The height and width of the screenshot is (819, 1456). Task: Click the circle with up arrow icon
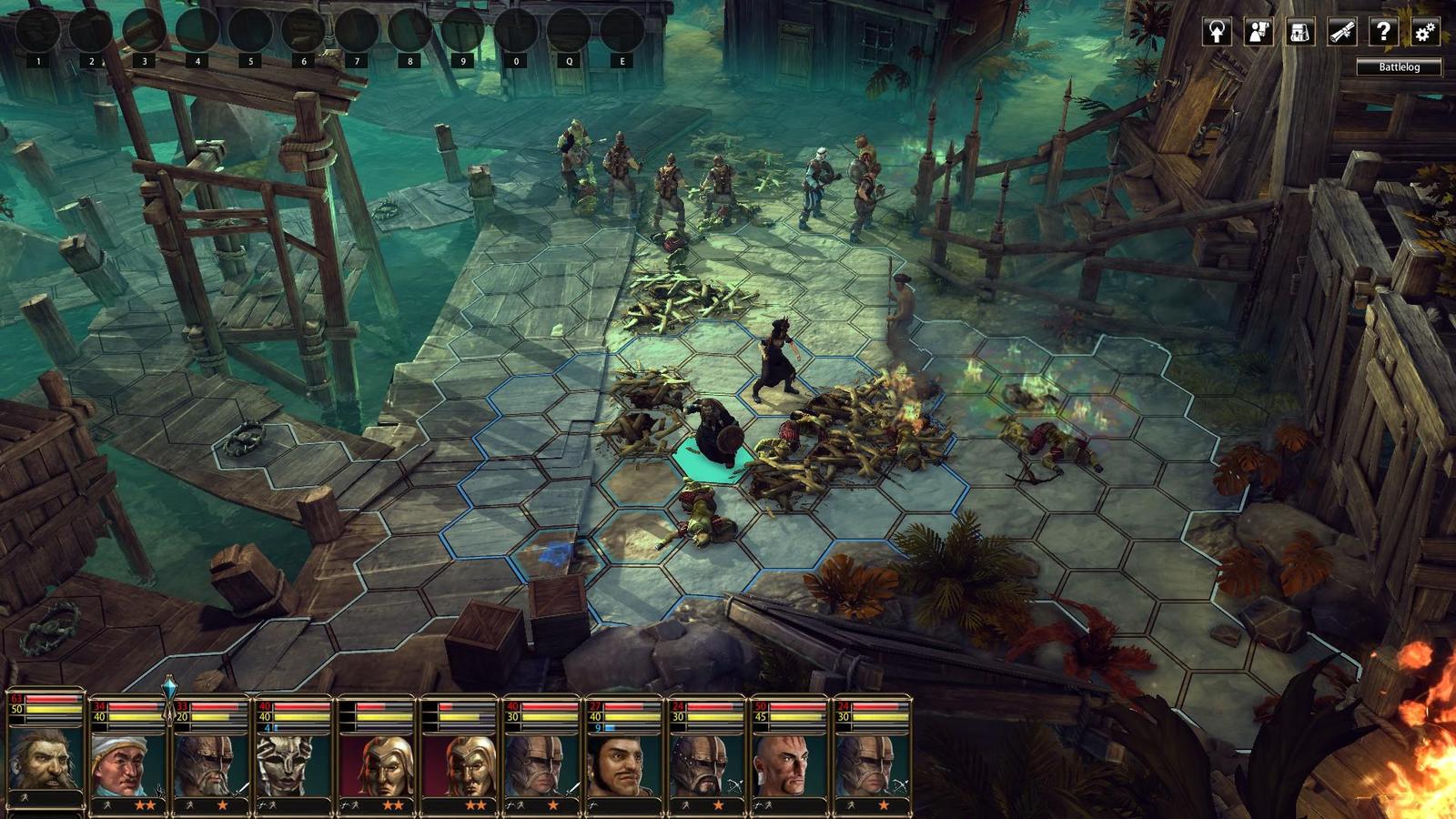pos(1217,32)
